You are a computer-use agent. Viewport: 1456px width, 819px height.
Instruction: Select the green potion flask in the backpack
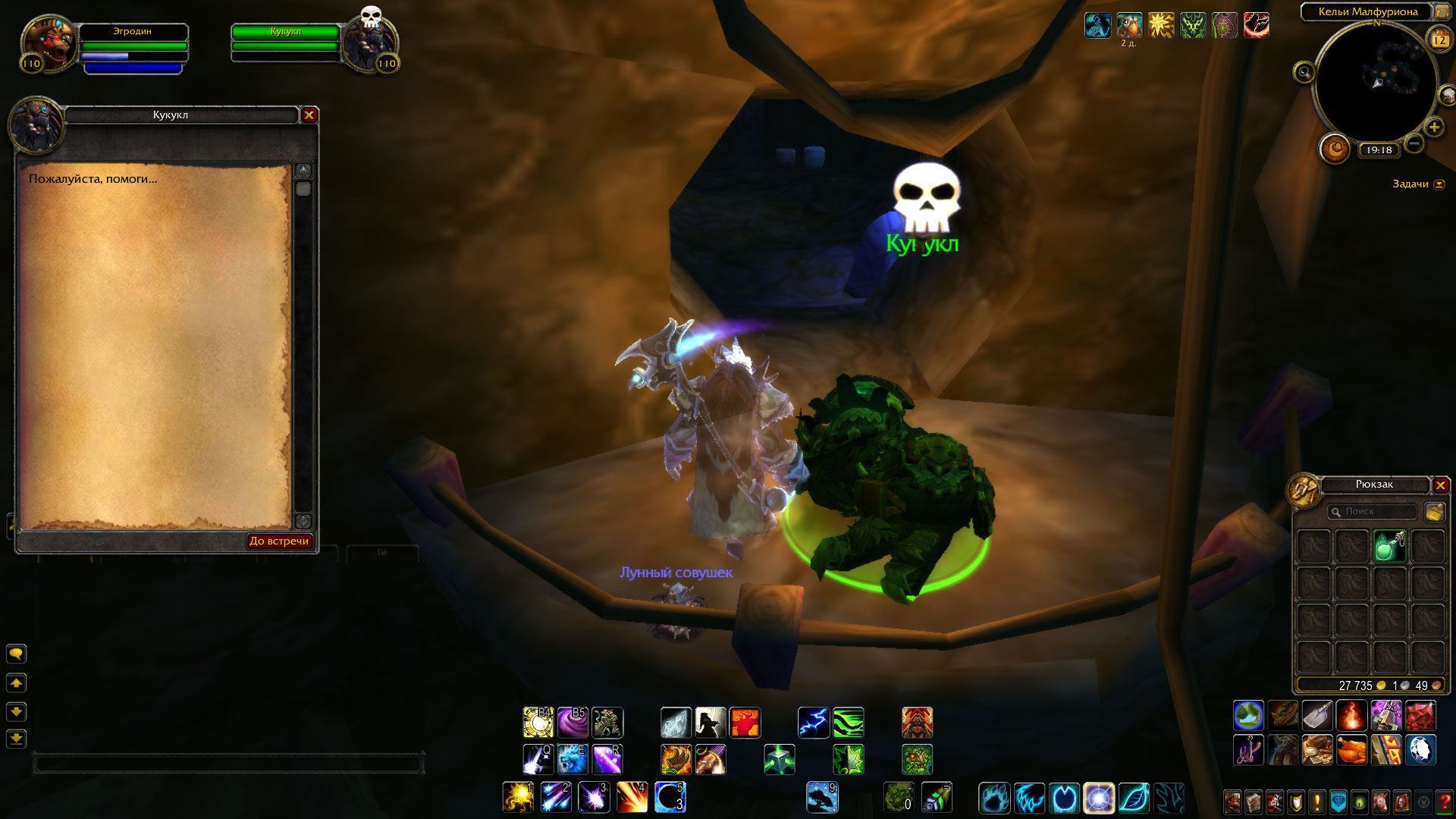click(1389, 546)
